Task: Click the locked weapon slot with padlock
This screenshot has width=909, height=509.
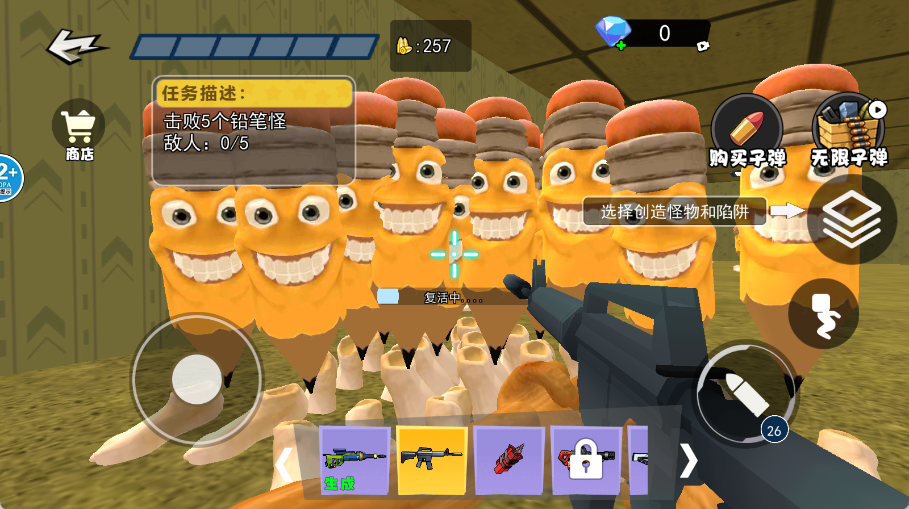Action: point(585,460)
